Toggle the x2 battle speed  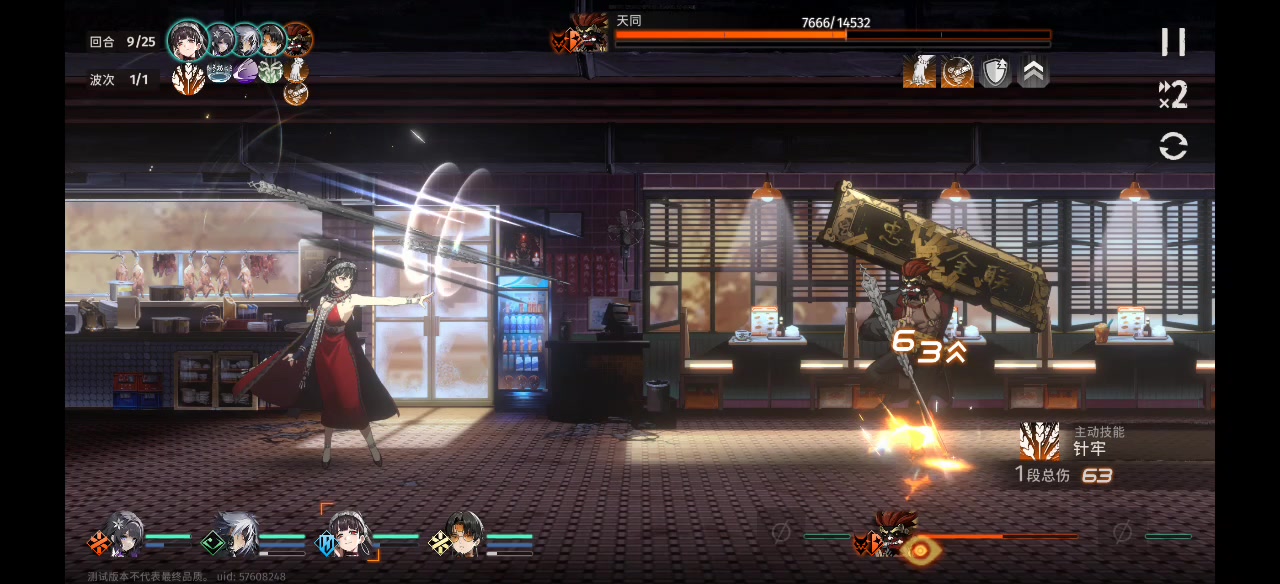coord(1173,95)
